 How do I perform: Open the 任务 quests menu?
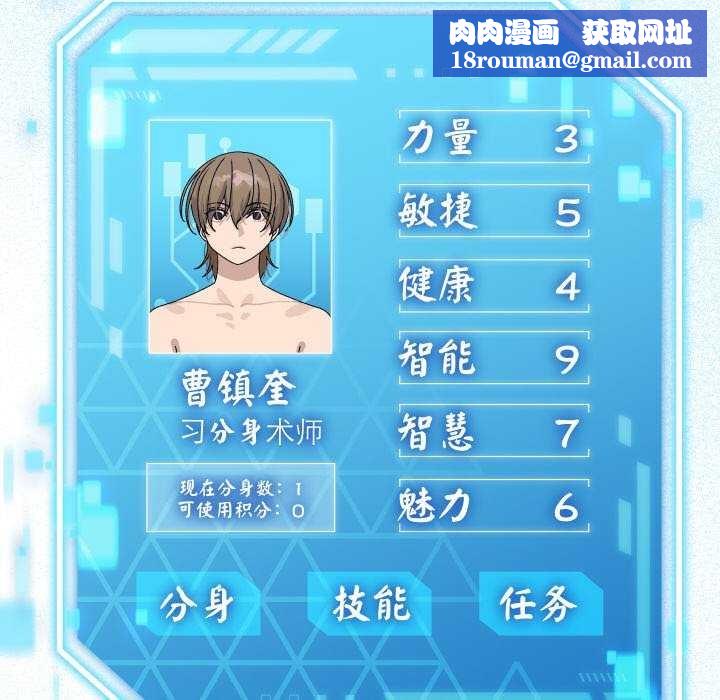click(x=540, y=604)
